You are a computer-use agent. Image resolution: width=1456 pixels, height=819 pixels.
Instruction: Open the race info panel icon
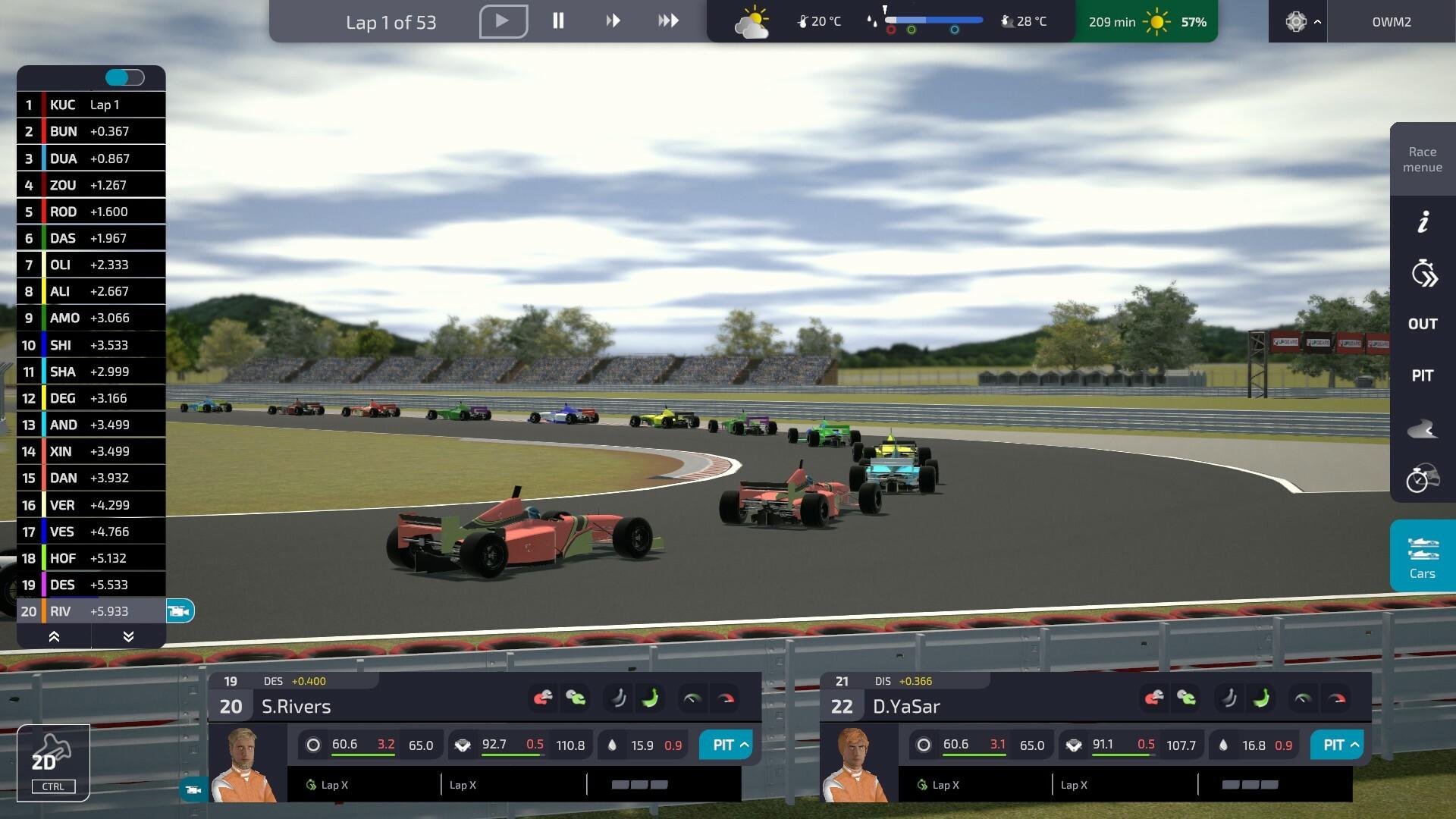tap(1423, 221)
